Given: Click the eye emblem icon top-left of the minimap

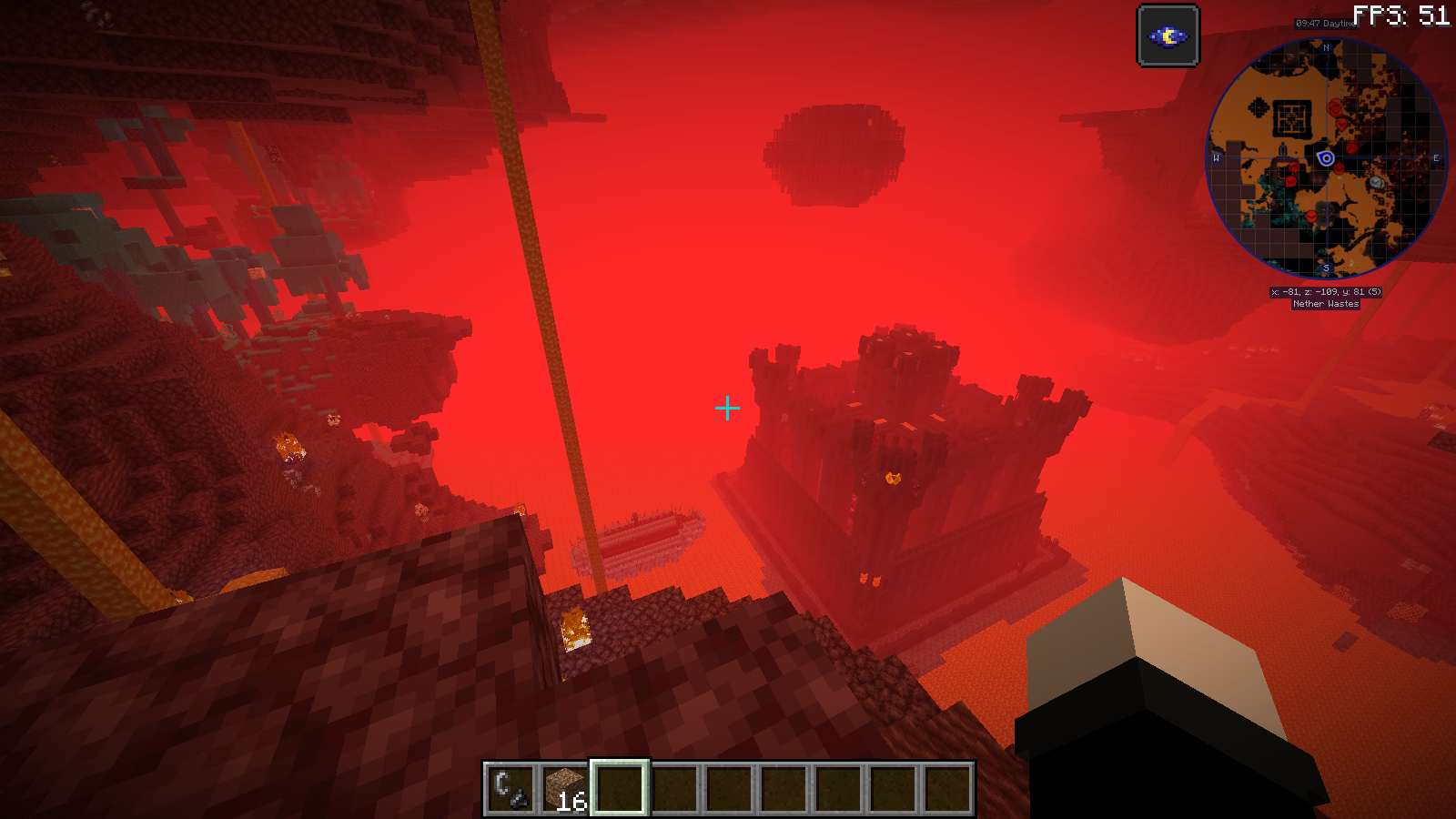Looking at the screenshot, I should pos(1168,36).
